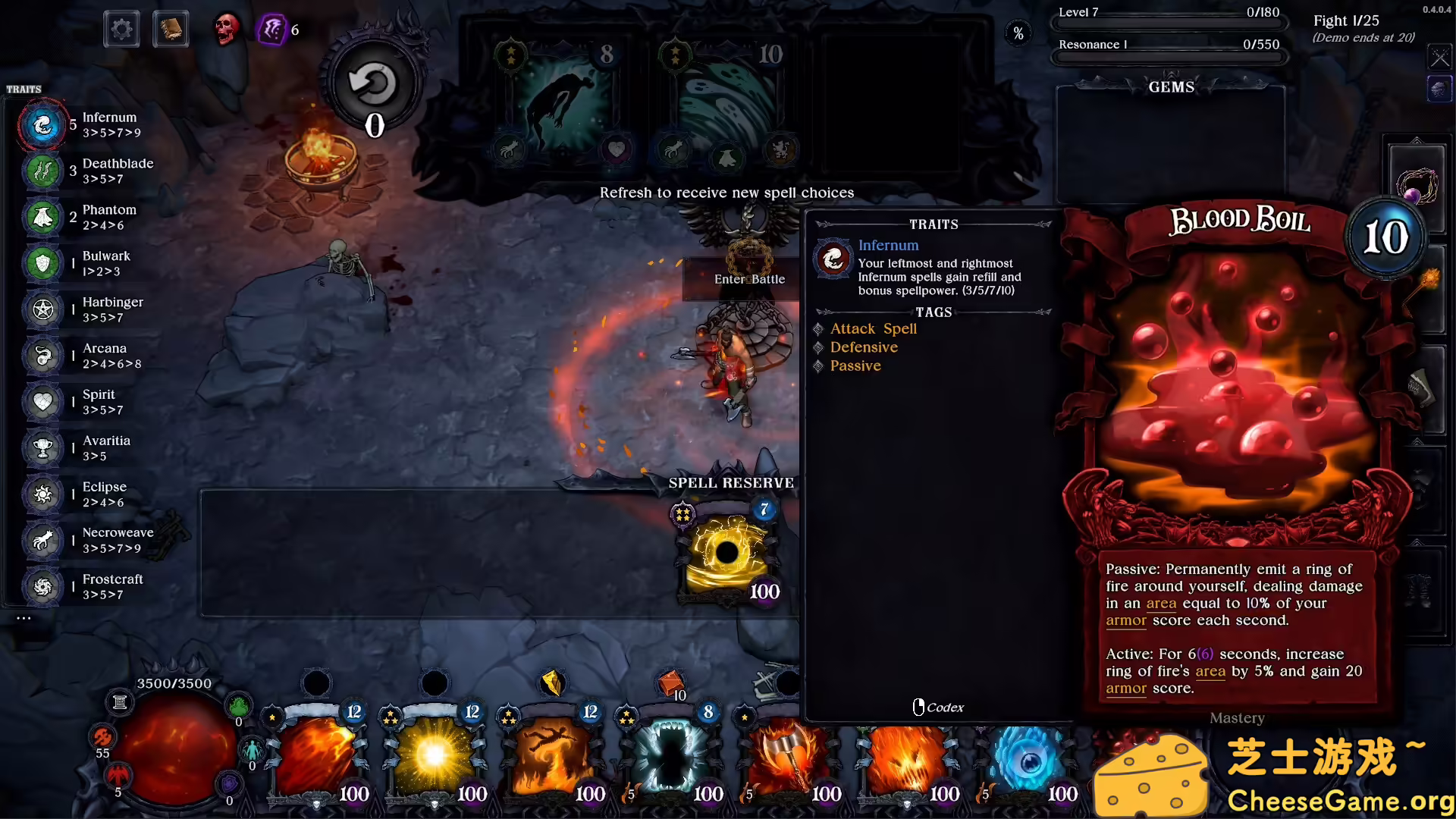This screenshot has width=1456, height=819.
Task: Pick the golden vortex spell in reserve
Action: point(728,554)
